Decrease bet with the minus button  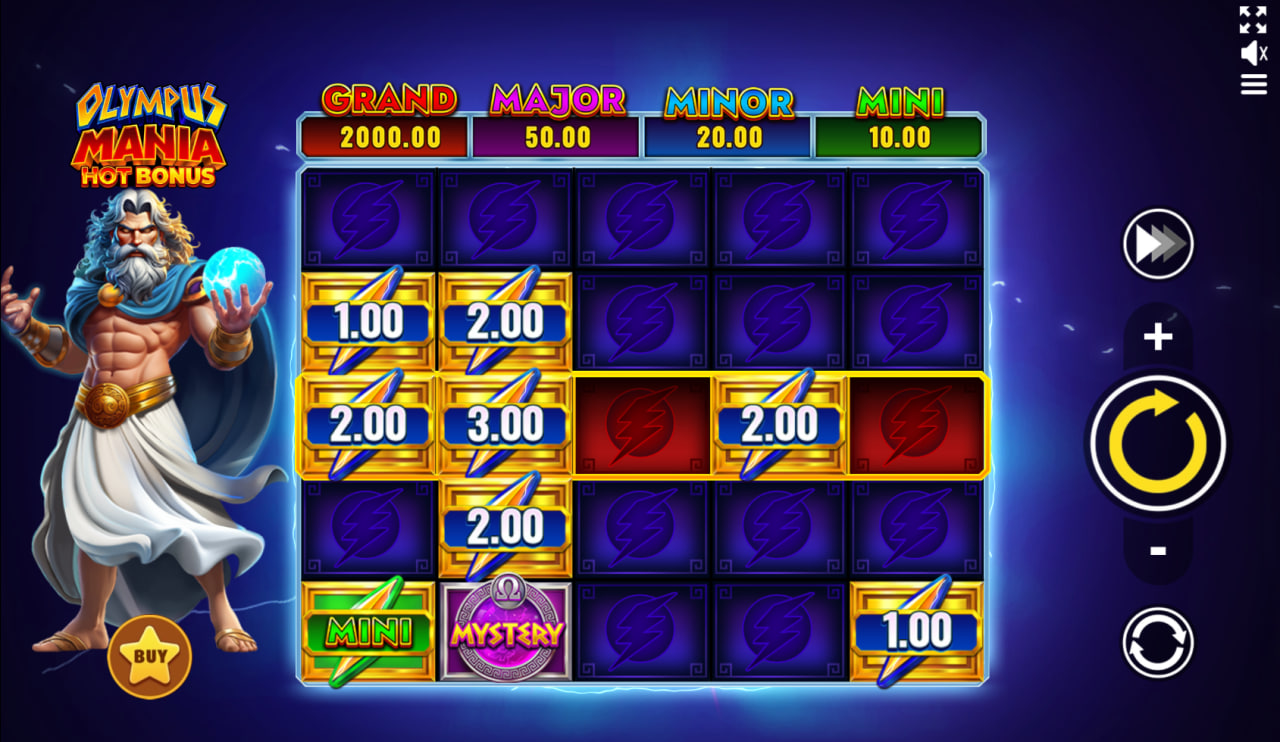pos(1157,548)
